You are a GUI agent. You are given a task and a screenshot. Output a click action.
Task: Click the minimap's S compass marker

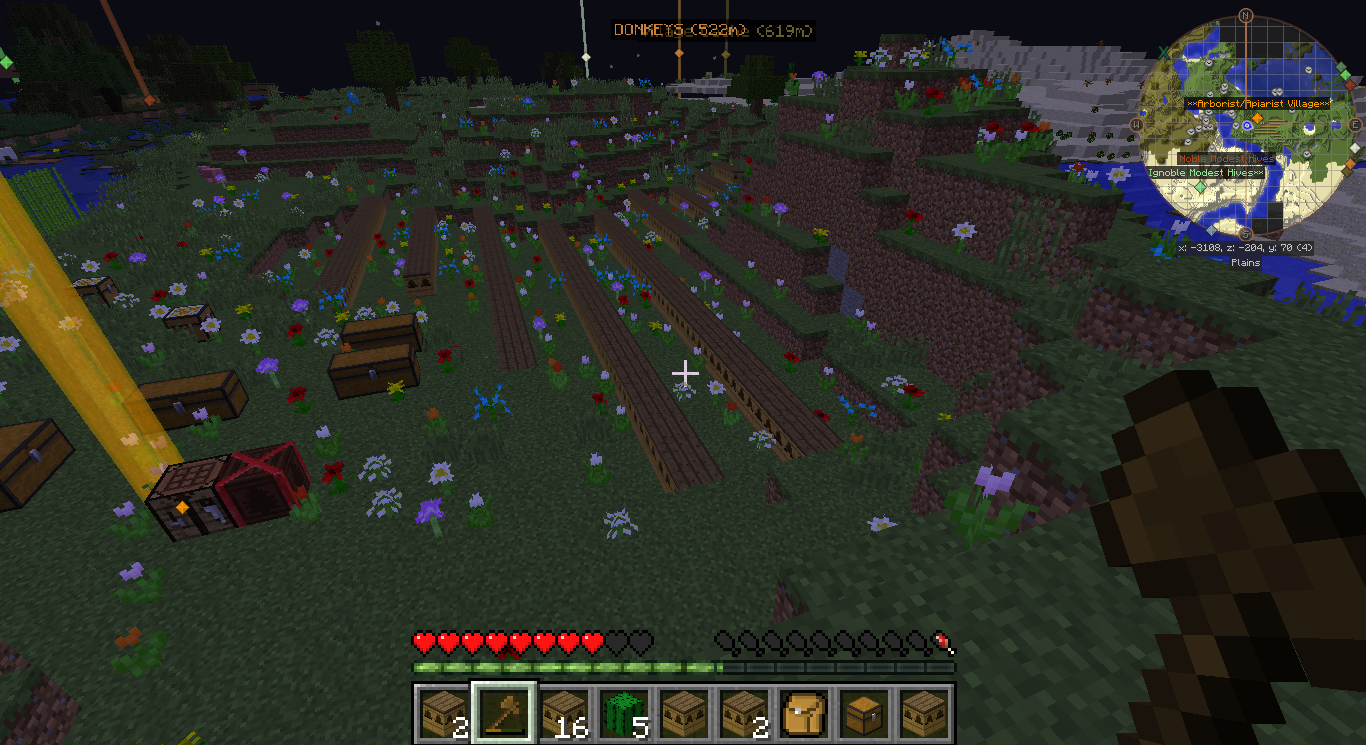tap(1246, 234)
